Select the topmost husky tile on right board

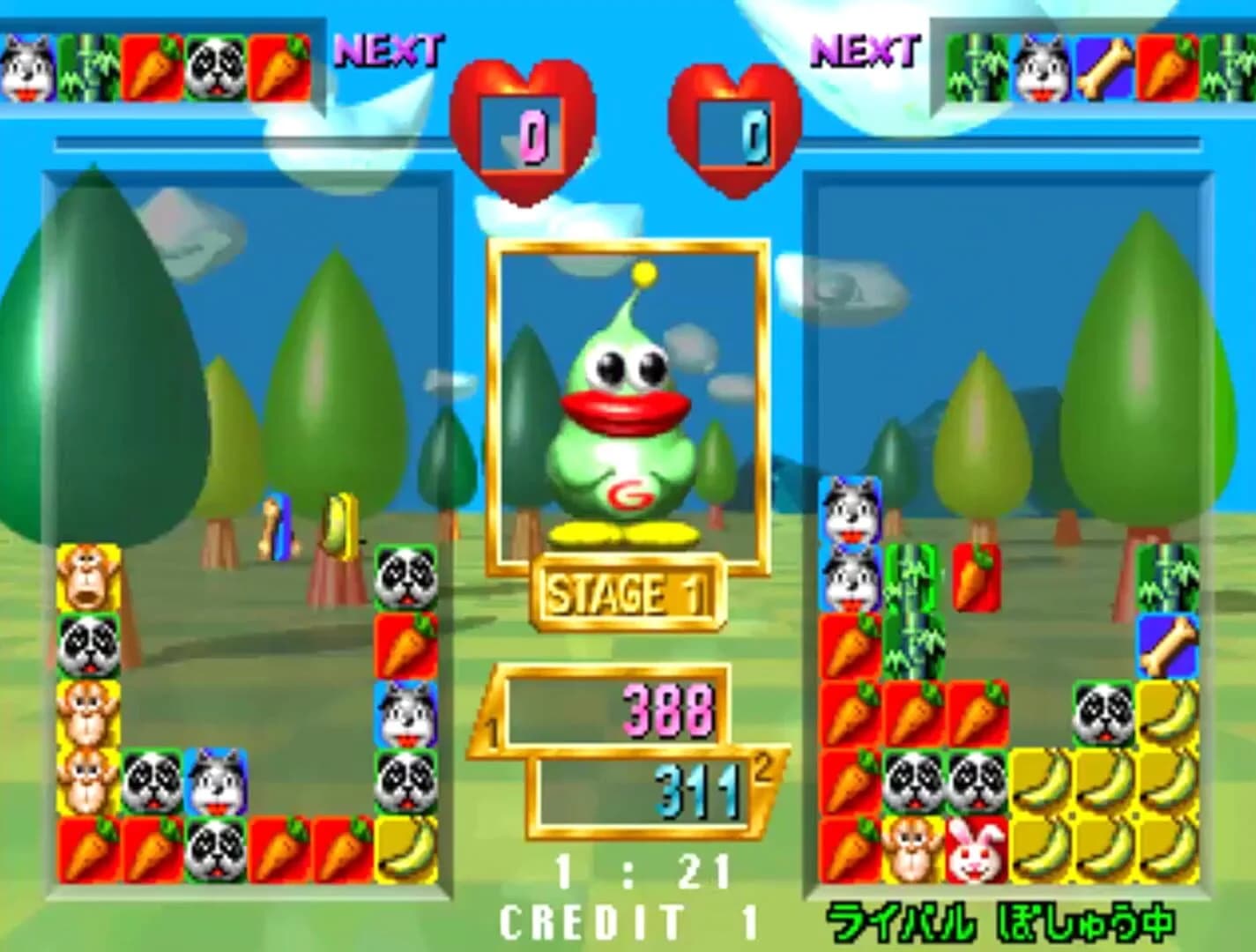(851, 510)
